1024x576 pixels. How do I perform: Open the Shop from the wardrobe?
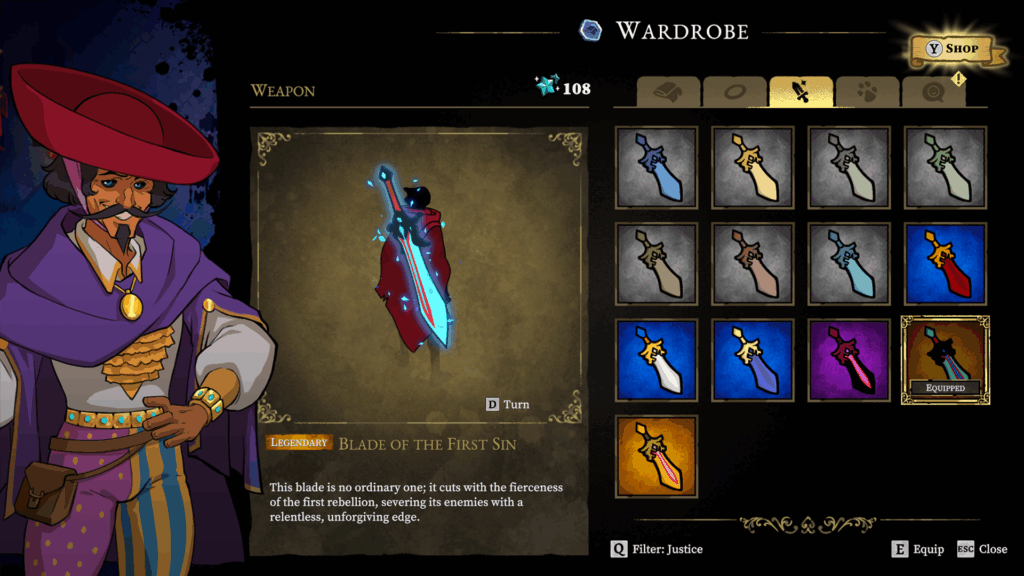pyautogui.click(x=949, y=48)
